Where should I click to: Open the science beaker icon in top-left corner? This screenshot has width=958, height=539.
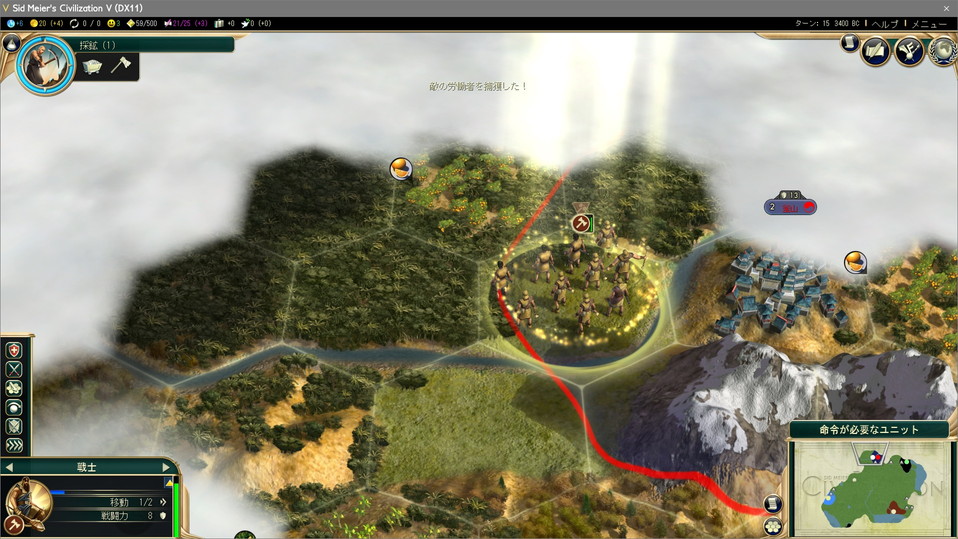(9, 23)
